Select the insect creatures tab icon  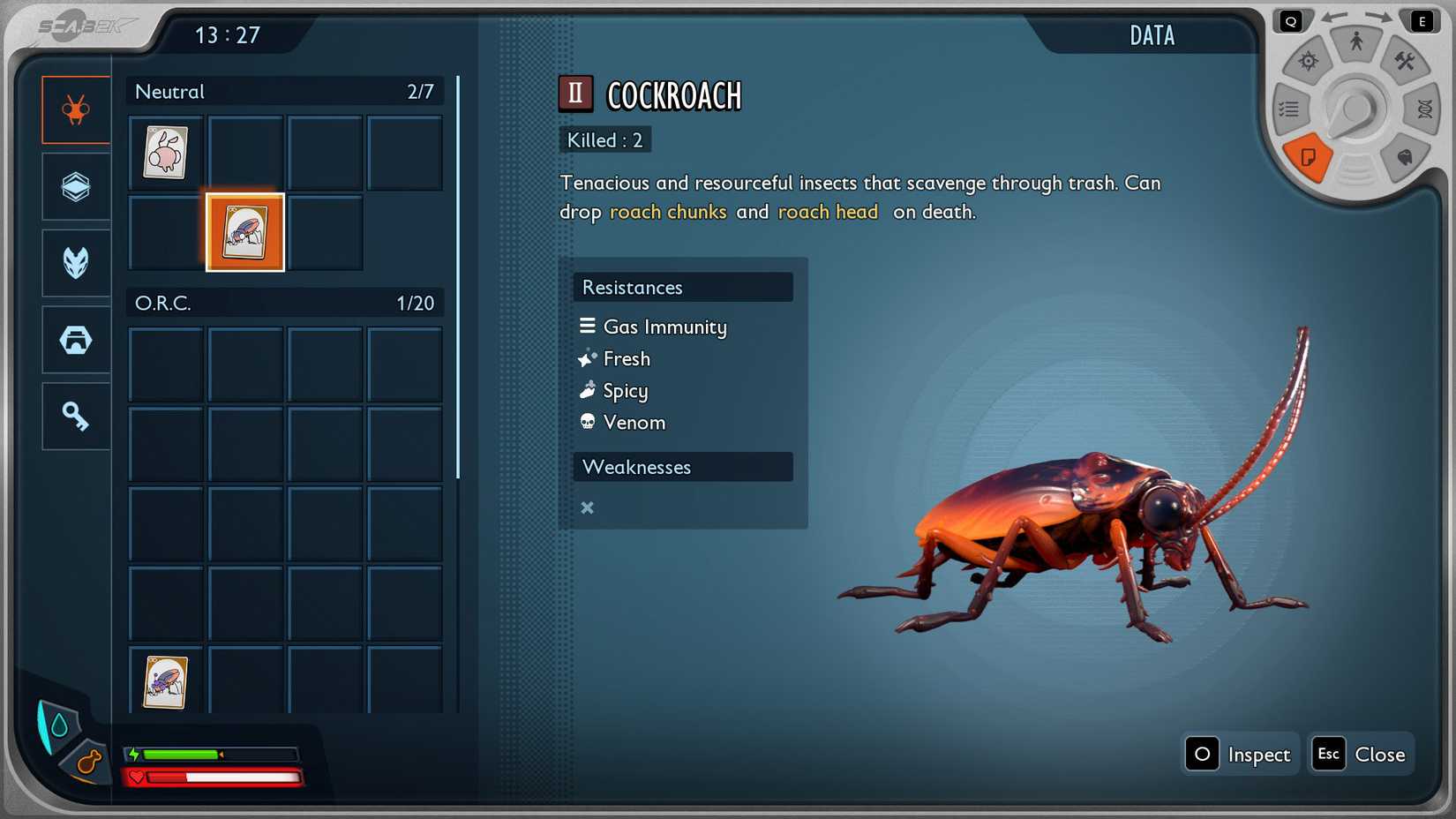[76, 109]
